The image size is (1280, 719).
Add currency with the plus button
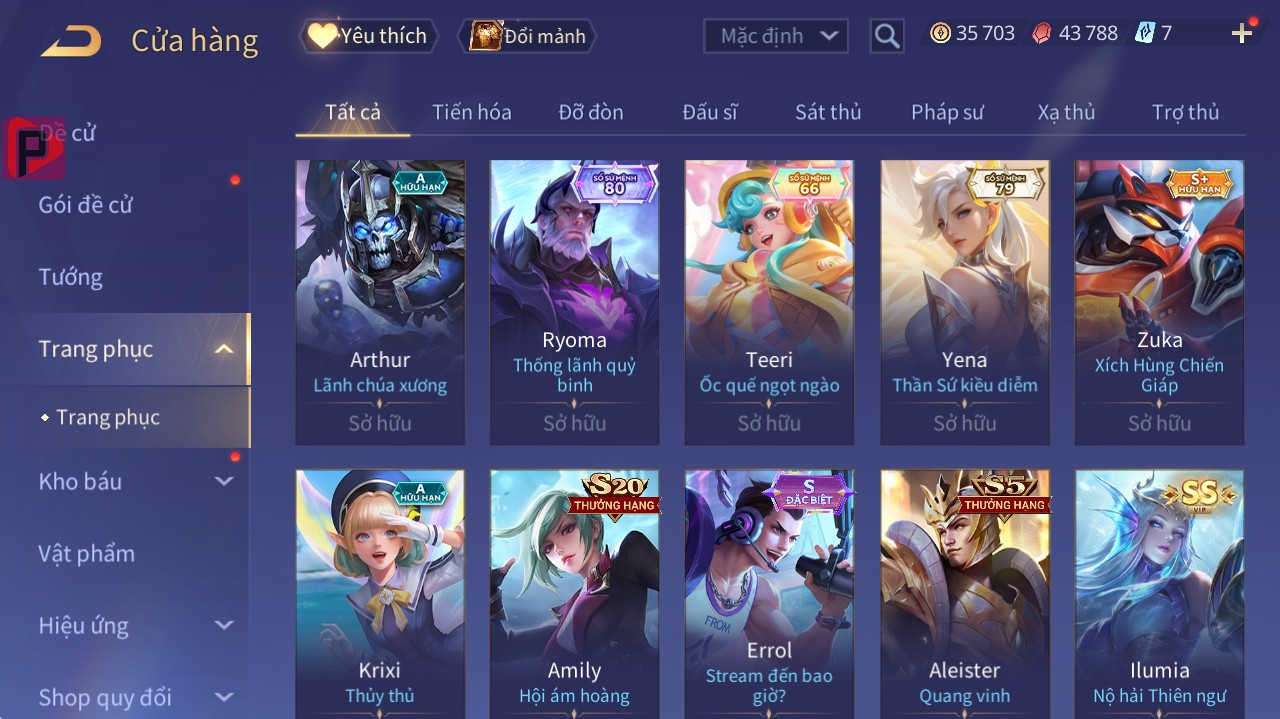click(x=1242, y=34)
